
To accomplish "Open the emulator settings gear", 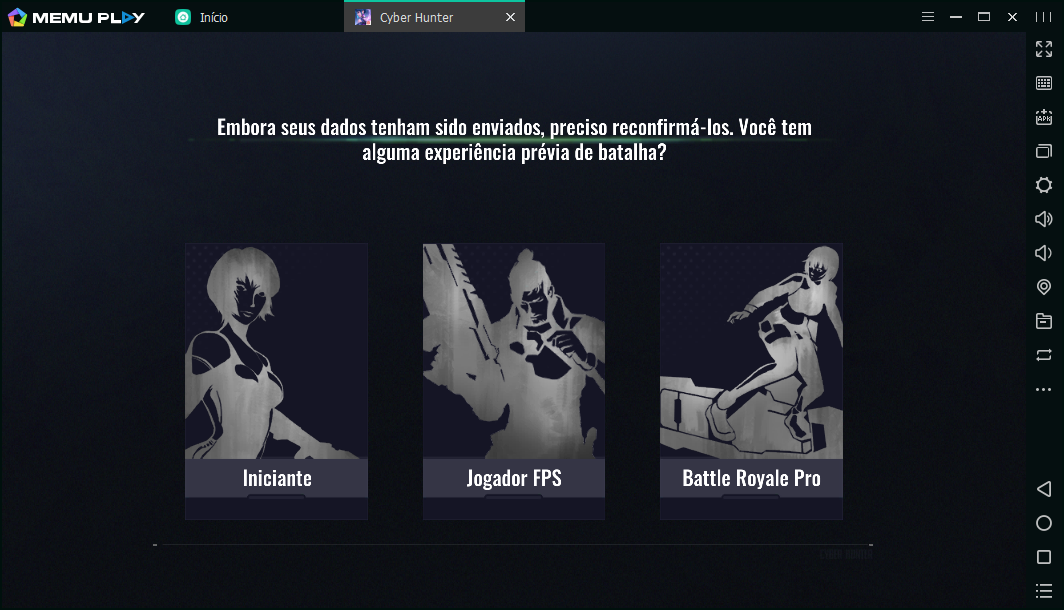I will point(1044,185).
